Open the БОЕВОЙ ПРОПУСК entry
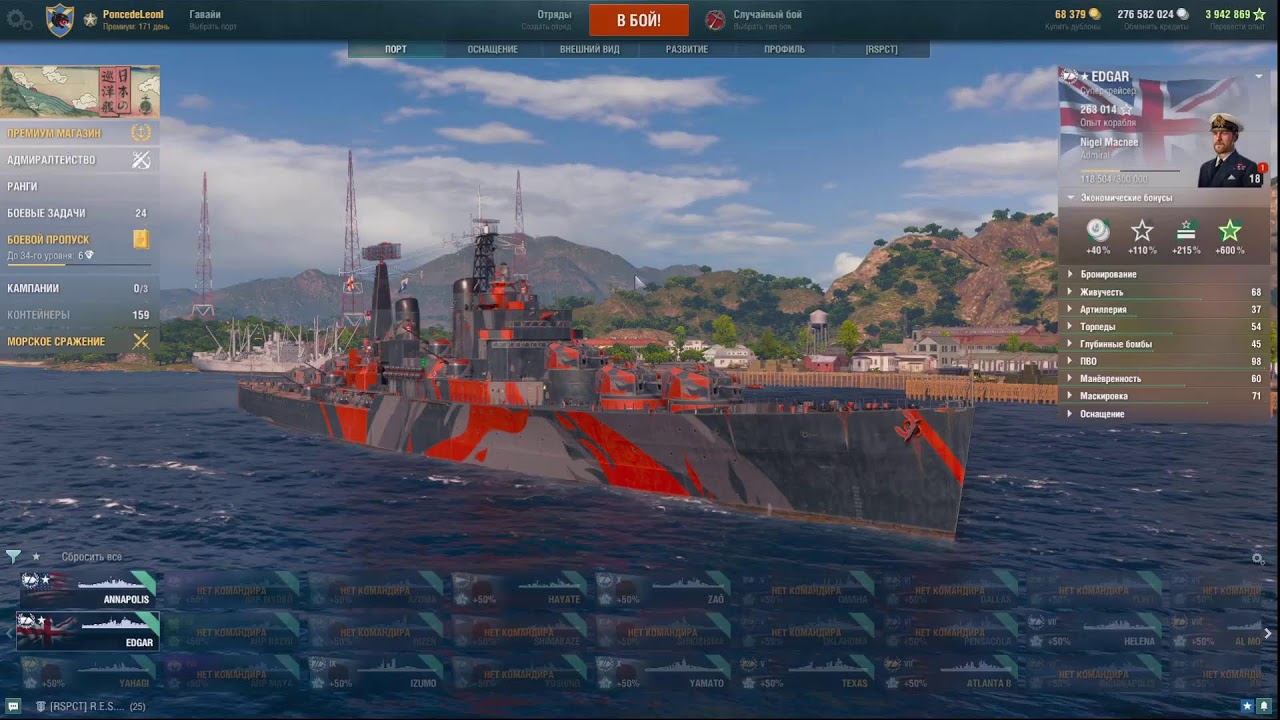 pyautogui.click(x=49, y=240)
